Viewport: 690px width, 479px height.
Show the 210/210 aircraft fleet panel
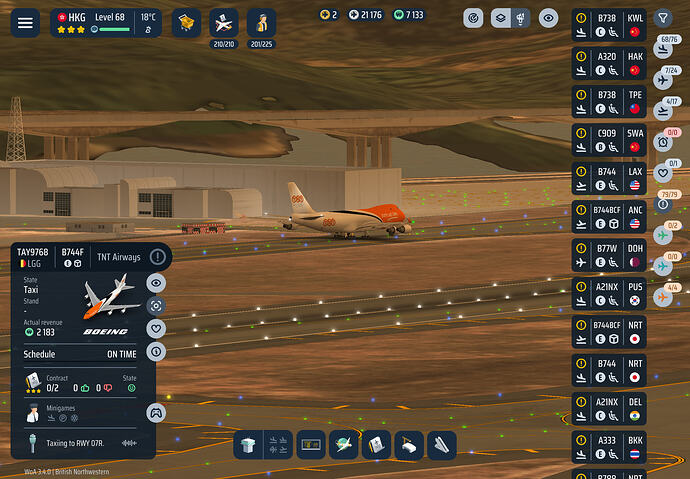pyautogui.click(x=224, y=22)
